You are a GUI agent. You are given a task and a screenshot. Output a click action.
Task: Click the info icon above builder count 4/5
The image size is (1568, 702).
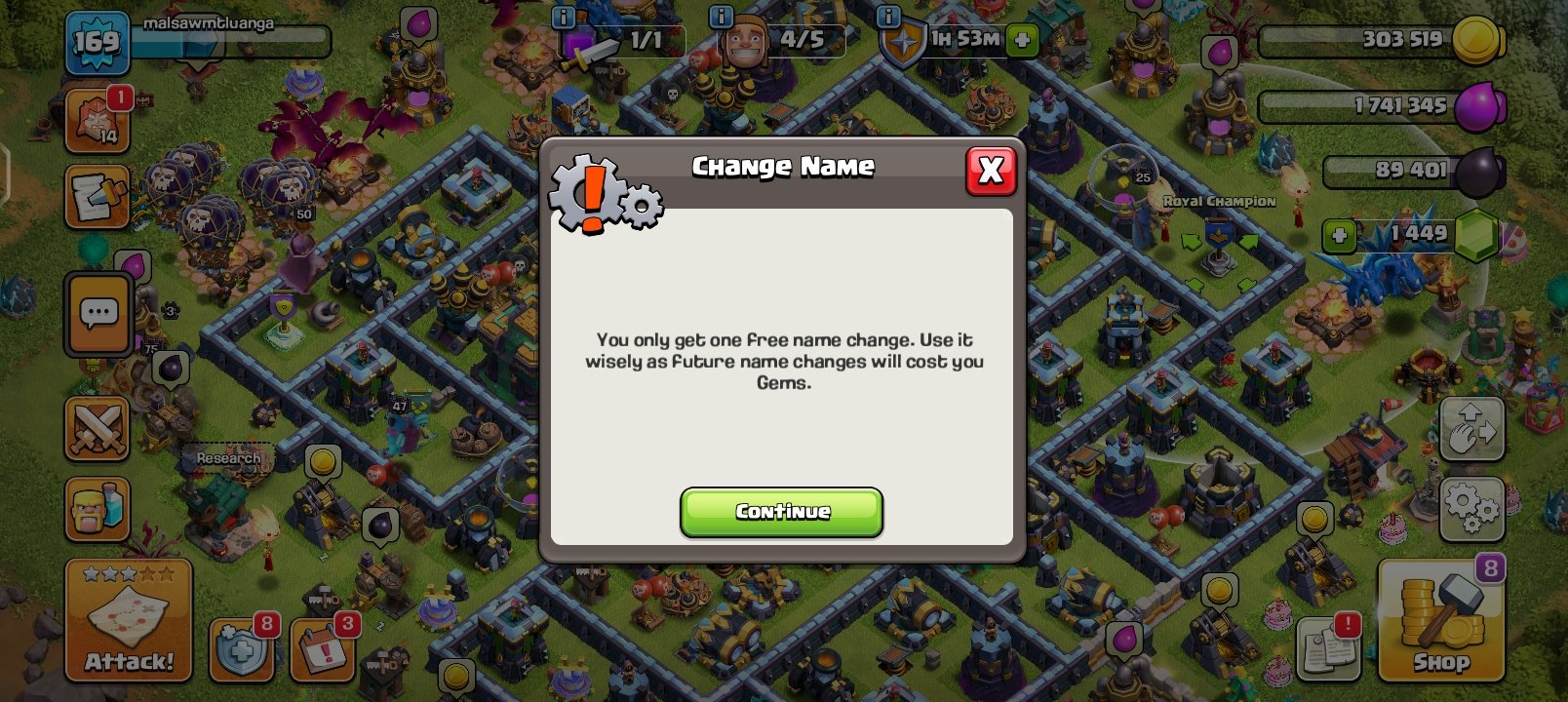721,17
